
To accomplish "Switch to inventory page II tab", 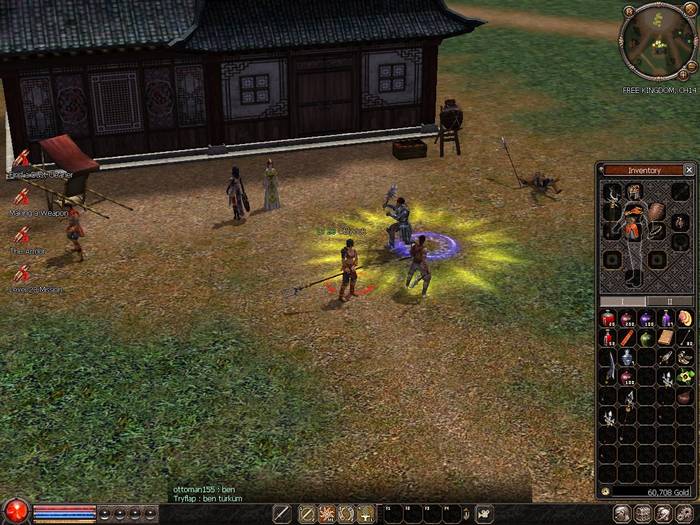I will 670,301.
